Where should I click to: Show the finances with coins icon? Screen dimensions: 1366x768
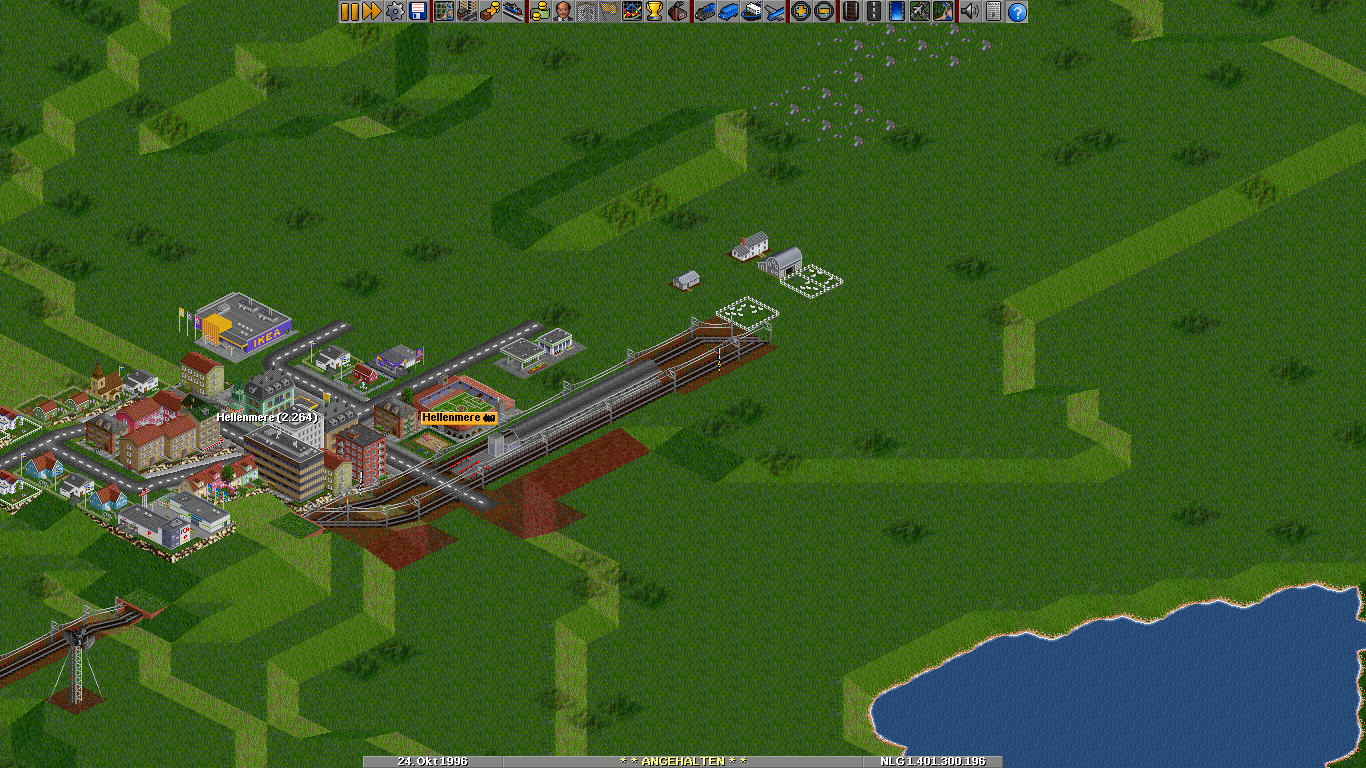tap(540, 12)
